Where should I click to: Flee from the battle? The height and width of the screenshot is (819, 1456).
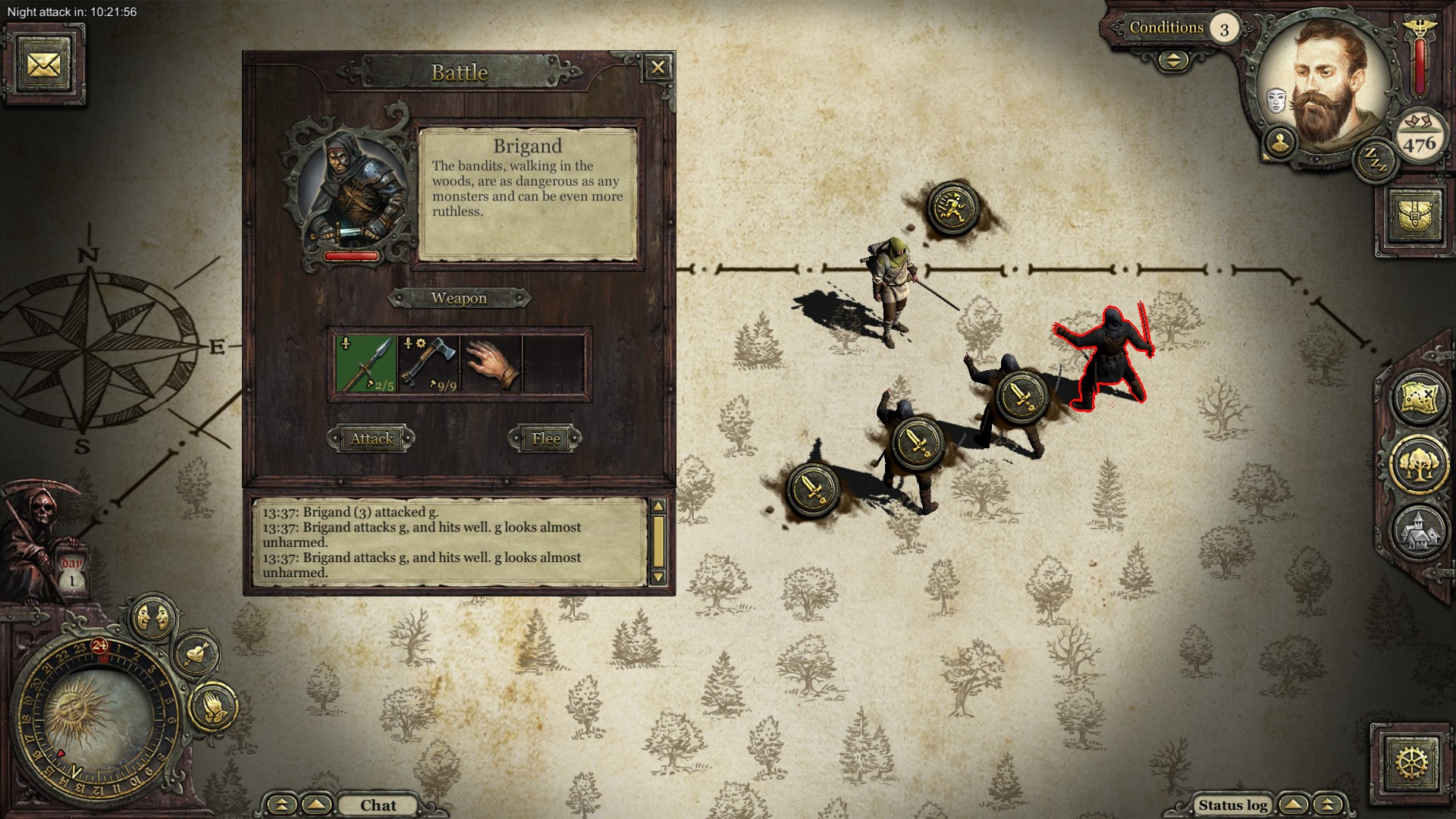[546, 438]
